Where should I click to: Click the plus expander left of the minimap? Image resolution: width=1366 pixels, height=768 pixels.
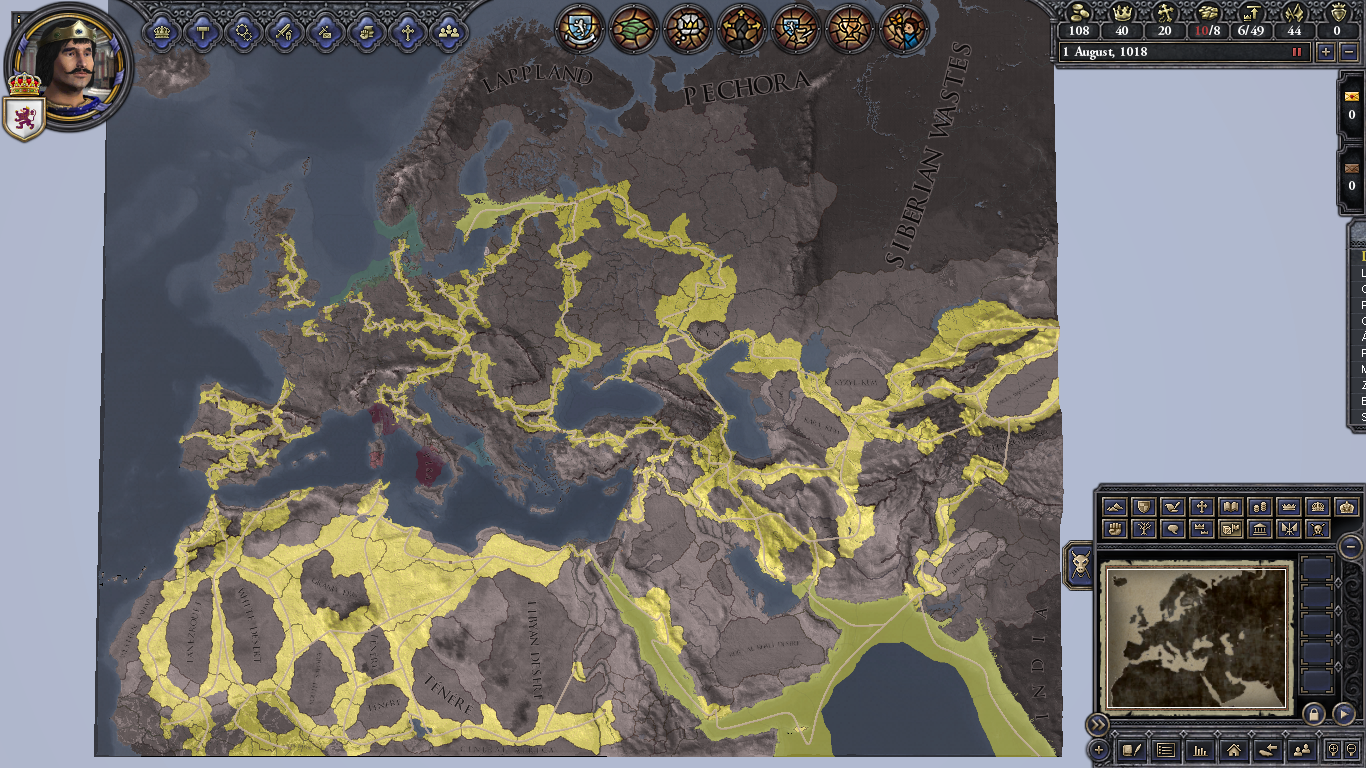(1099, 749)
